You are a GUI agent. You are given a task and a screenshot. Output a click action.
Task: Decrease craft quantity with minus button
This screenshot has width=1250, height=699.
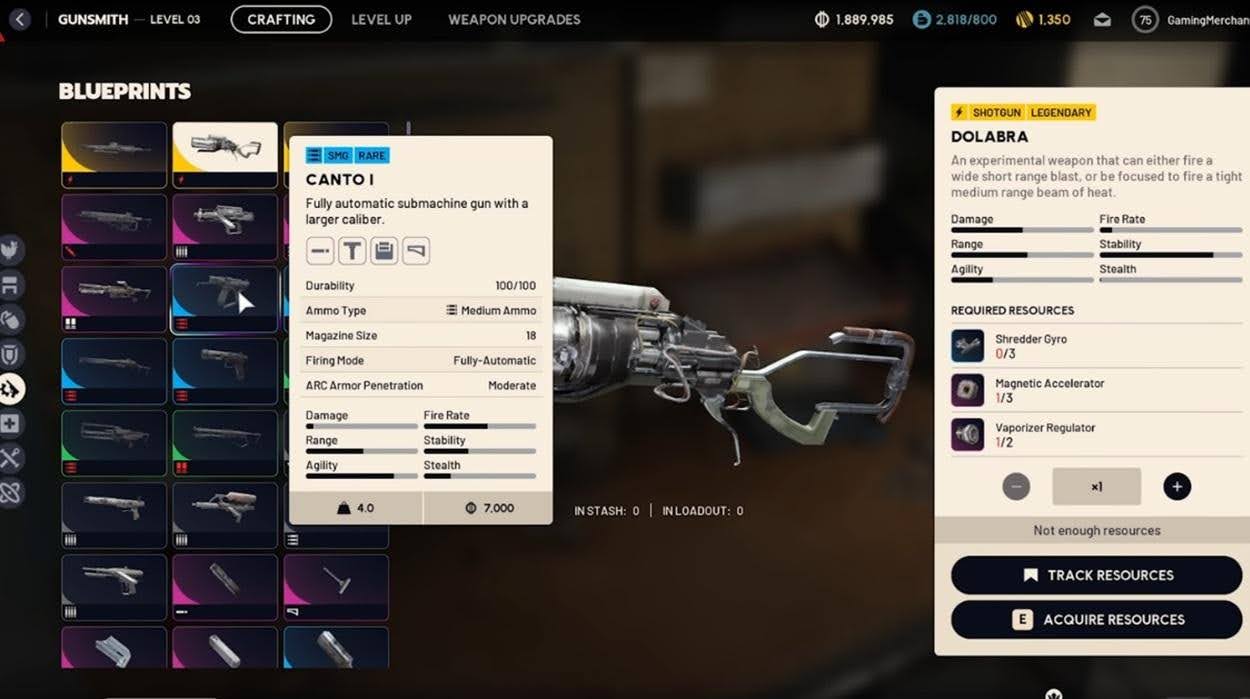pos(1016,487)
